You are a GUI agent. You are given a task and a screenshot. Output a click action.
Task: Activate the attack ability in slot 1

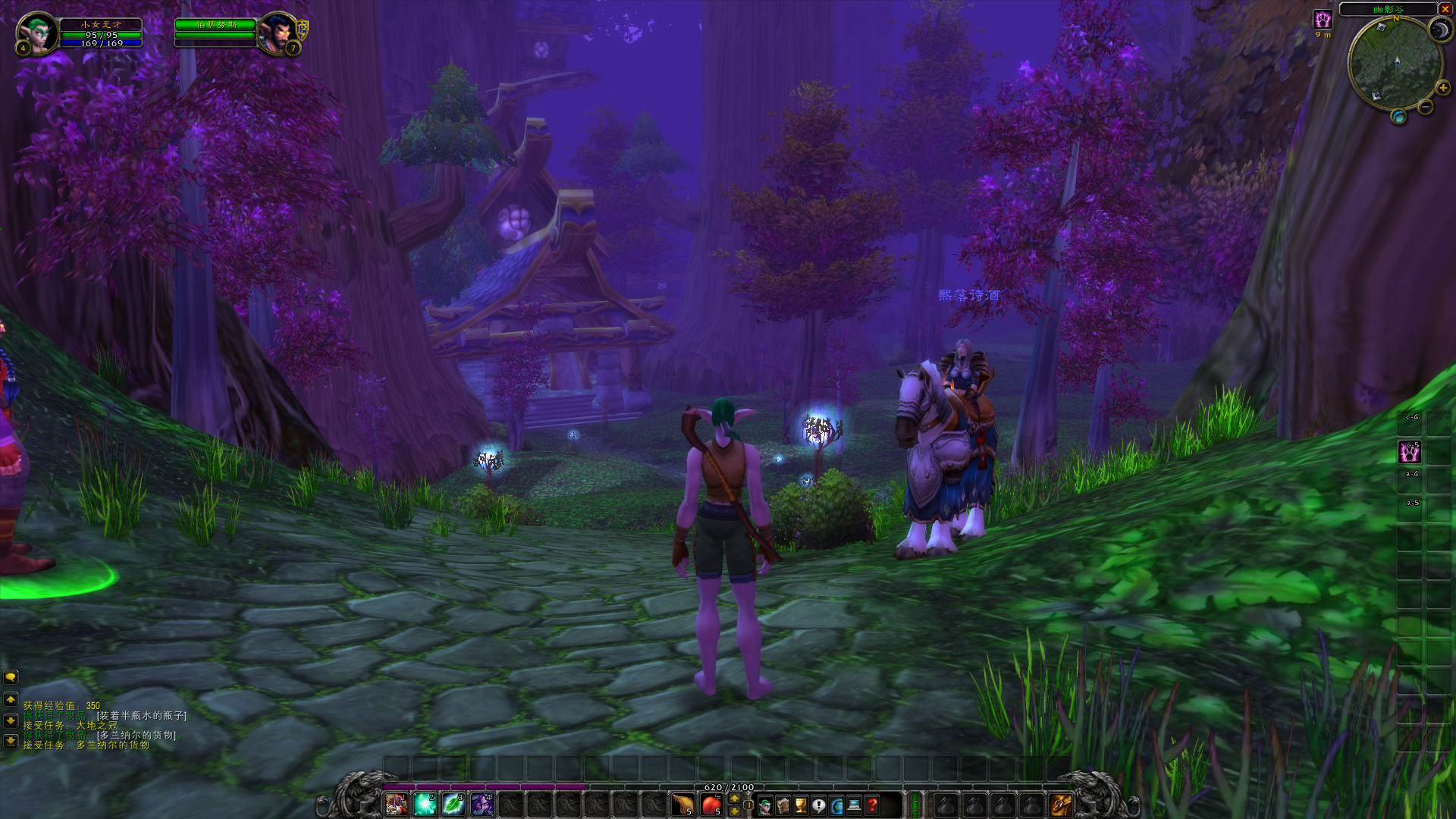(396, 804)
